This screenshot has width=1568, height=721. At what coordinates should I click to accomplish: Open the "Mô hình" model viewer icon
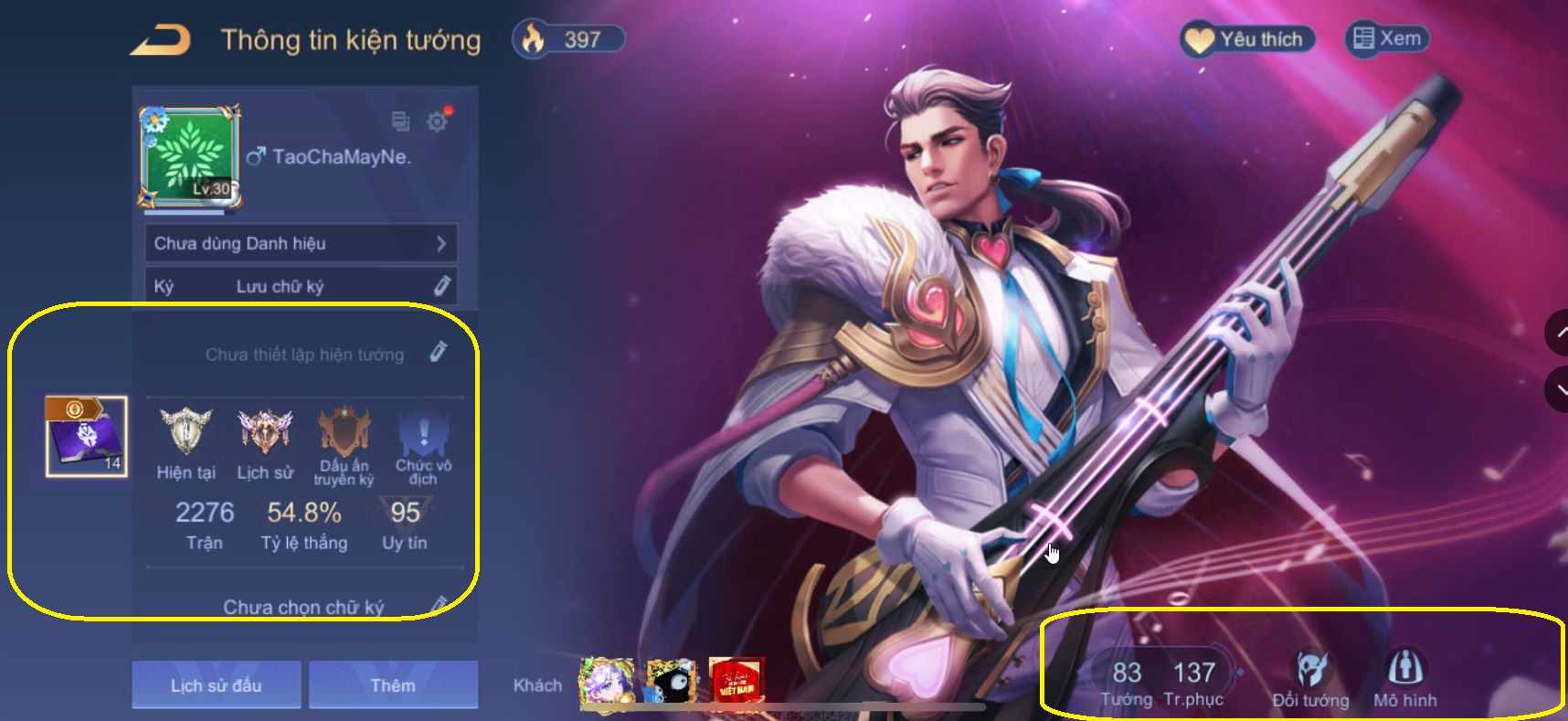(1404, 668)
